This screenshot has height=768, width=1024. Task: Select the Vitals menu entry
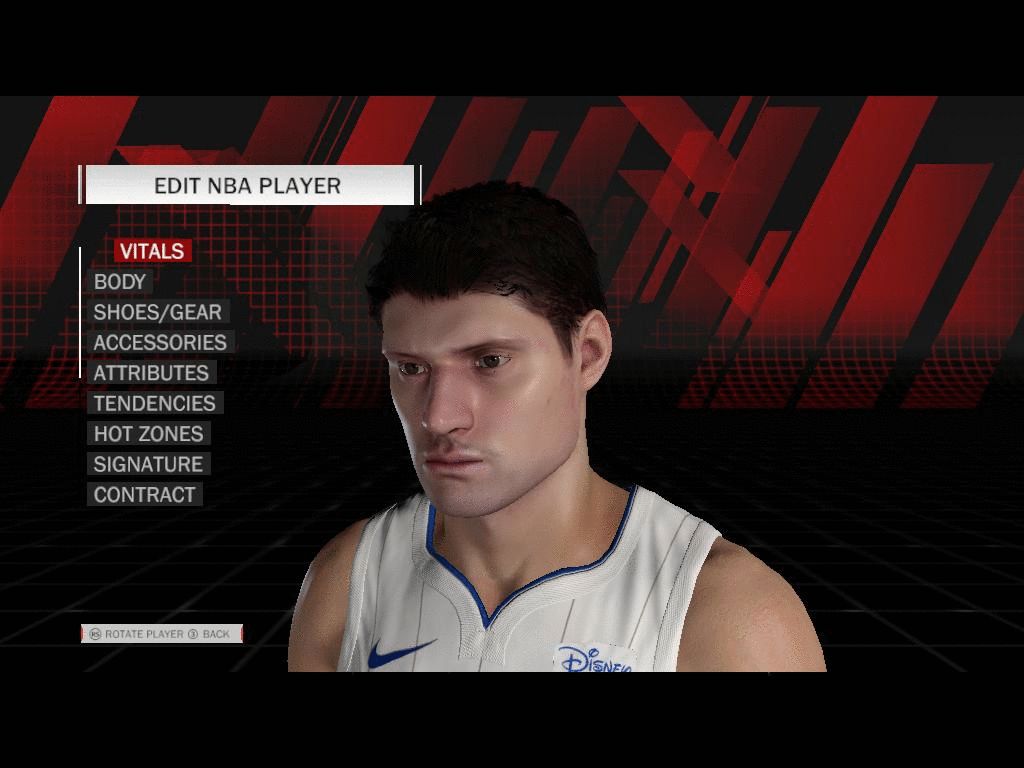152,251
